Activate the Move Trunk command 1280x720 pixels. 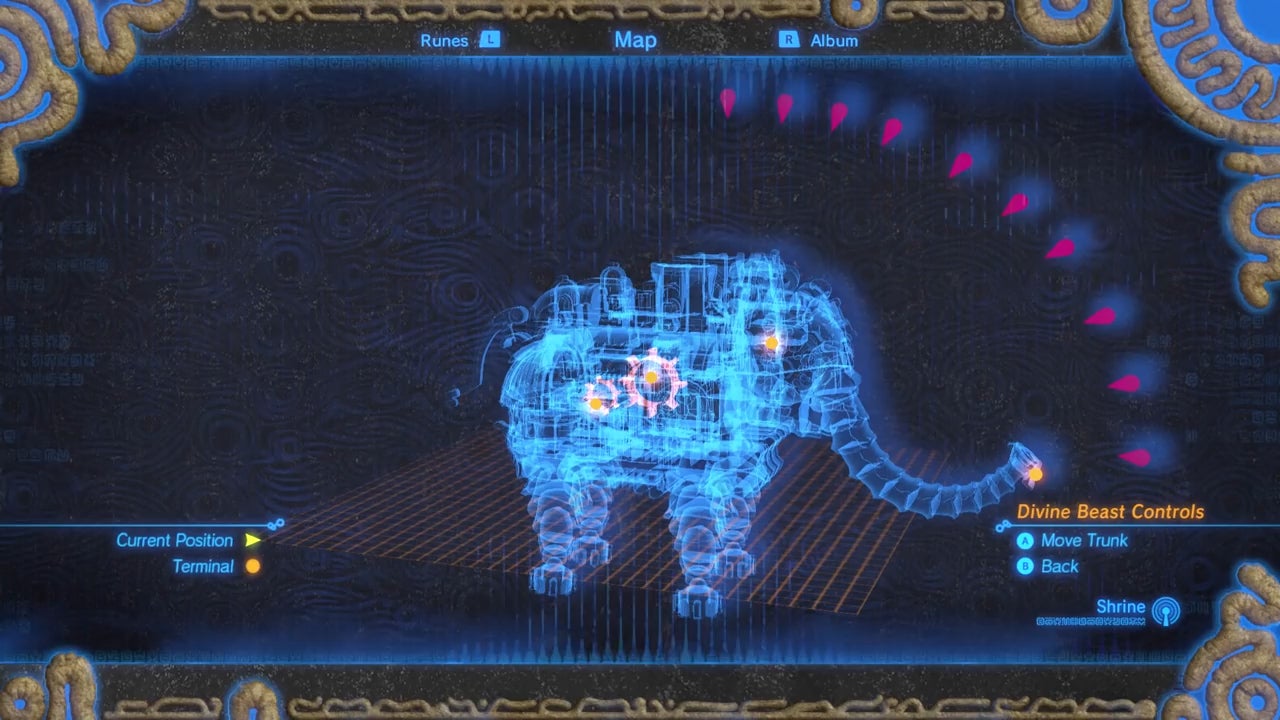[x=1084, y=541]
